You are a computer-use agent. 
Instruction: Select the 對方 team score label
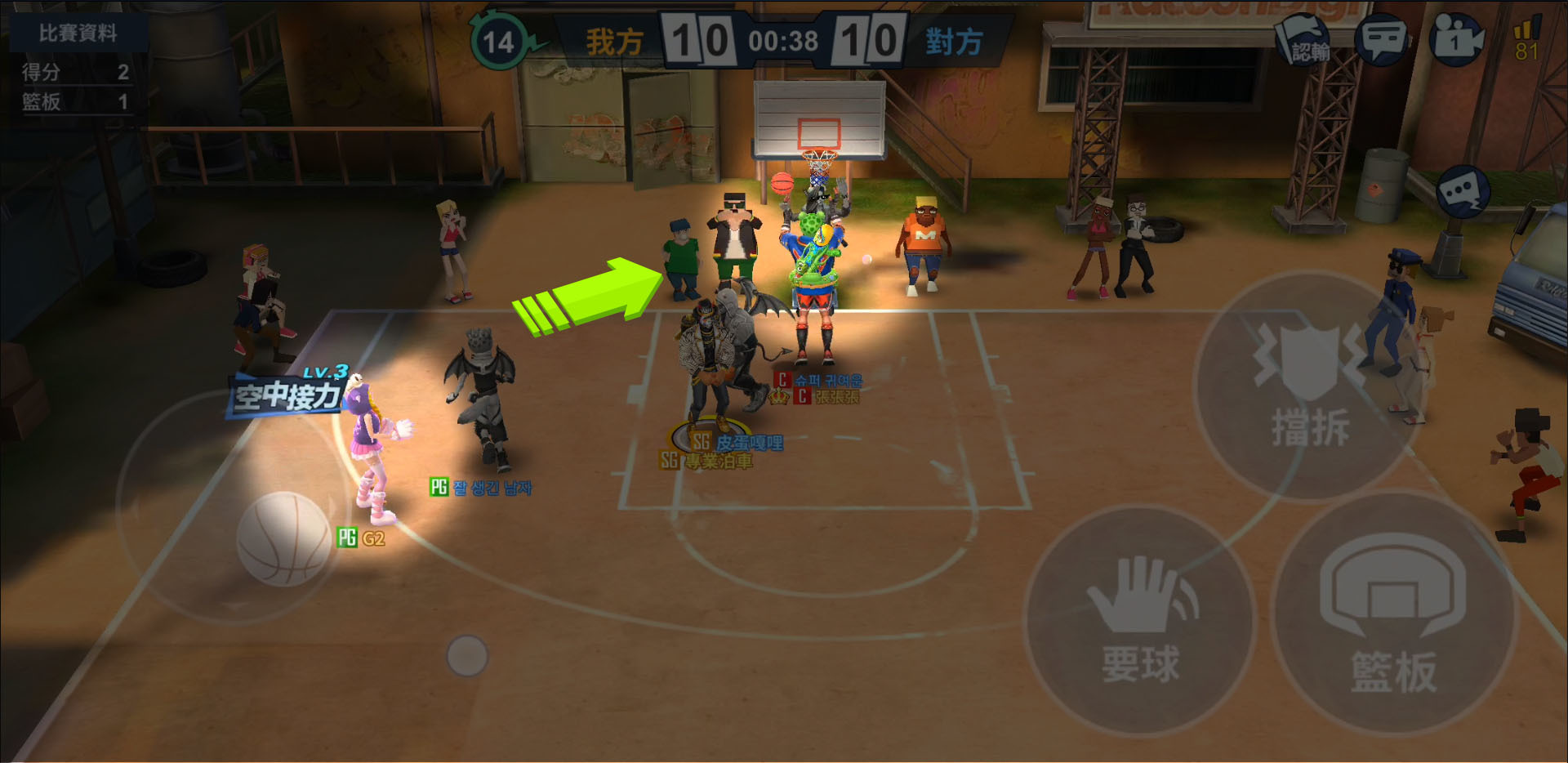coord(954,42)
